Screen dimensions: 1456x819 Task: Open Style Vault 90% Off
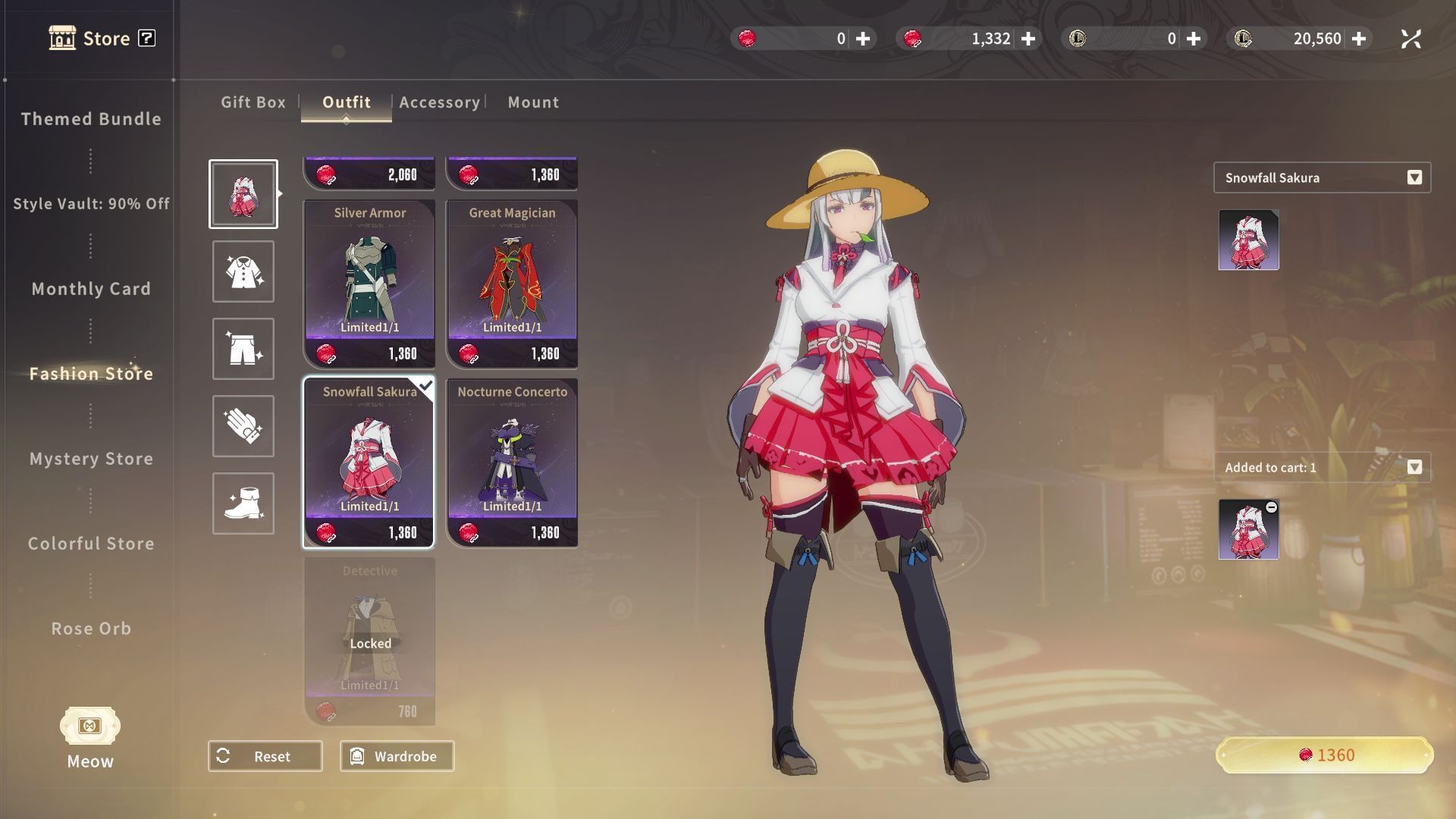91,204
